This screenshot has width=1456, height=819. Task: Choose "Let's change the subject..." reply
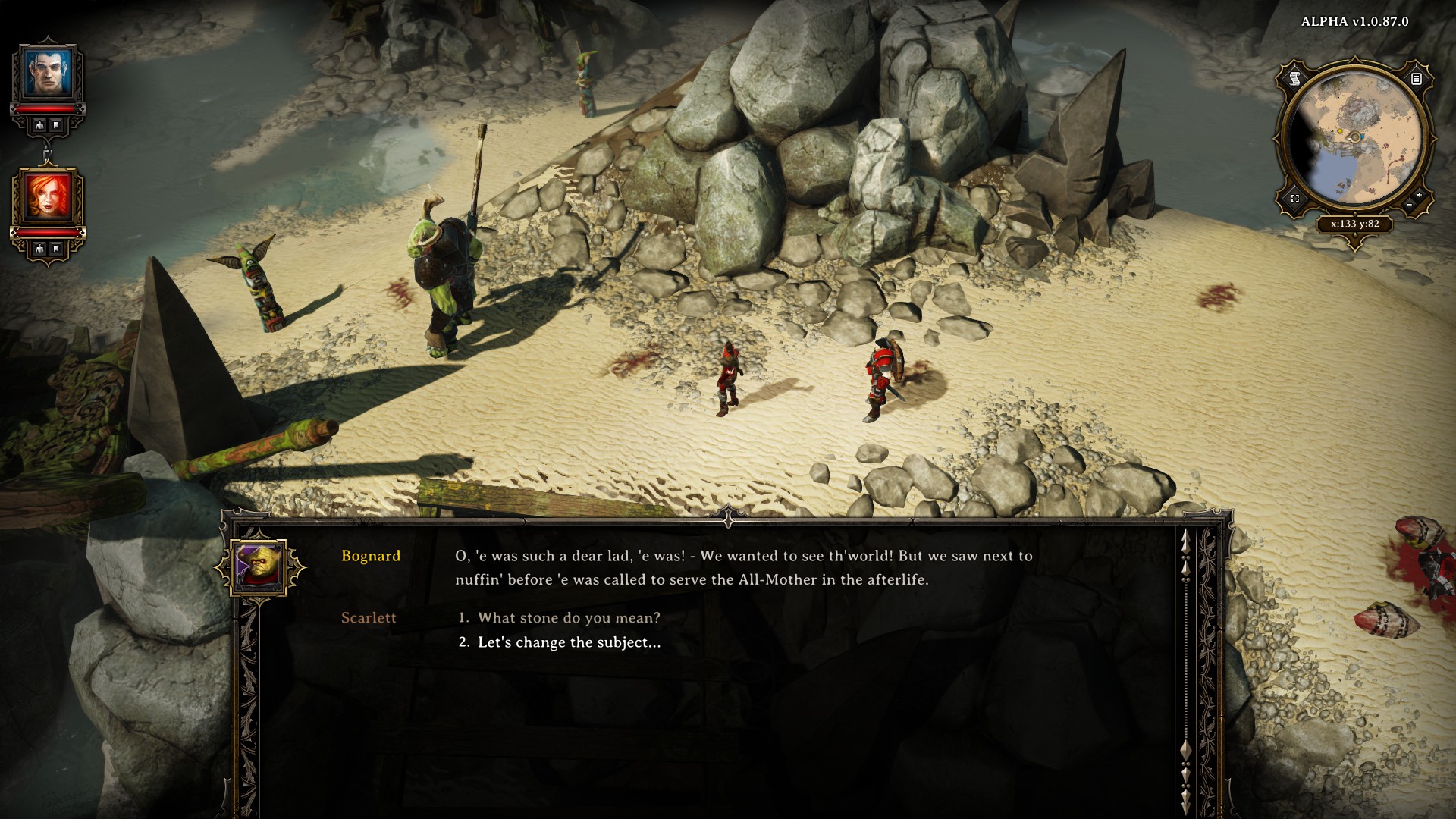tap(569, 642)
